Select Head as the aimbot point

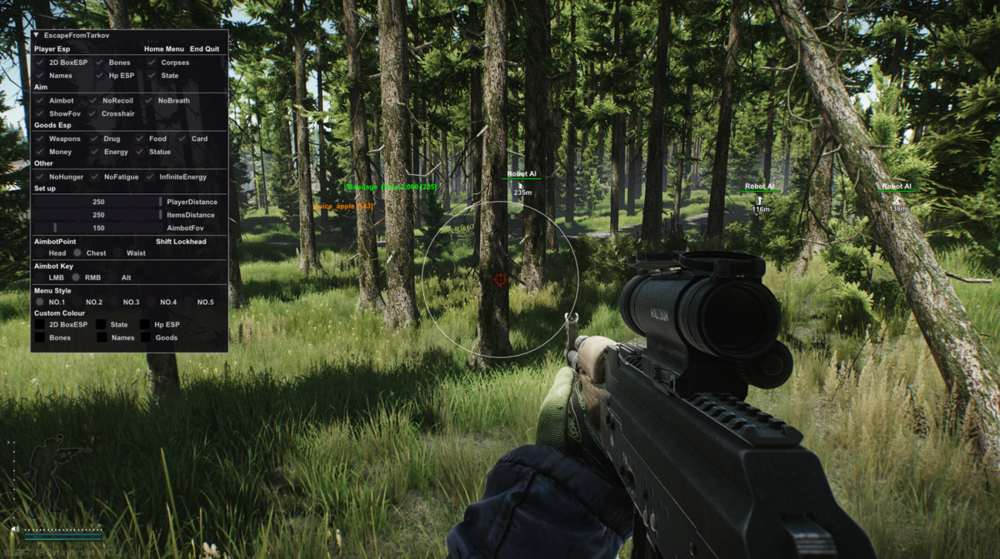coord(39,253)
